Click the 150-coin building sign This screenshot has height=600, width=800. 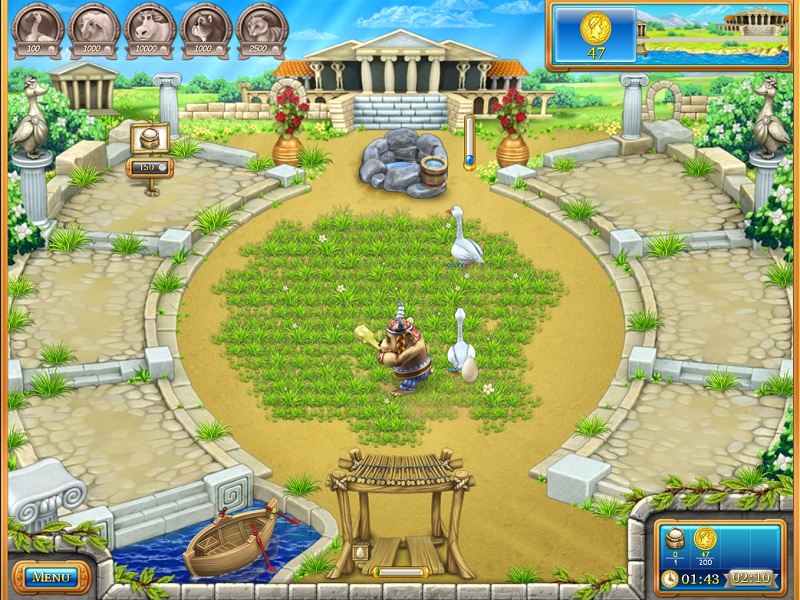tap(148, 166)
